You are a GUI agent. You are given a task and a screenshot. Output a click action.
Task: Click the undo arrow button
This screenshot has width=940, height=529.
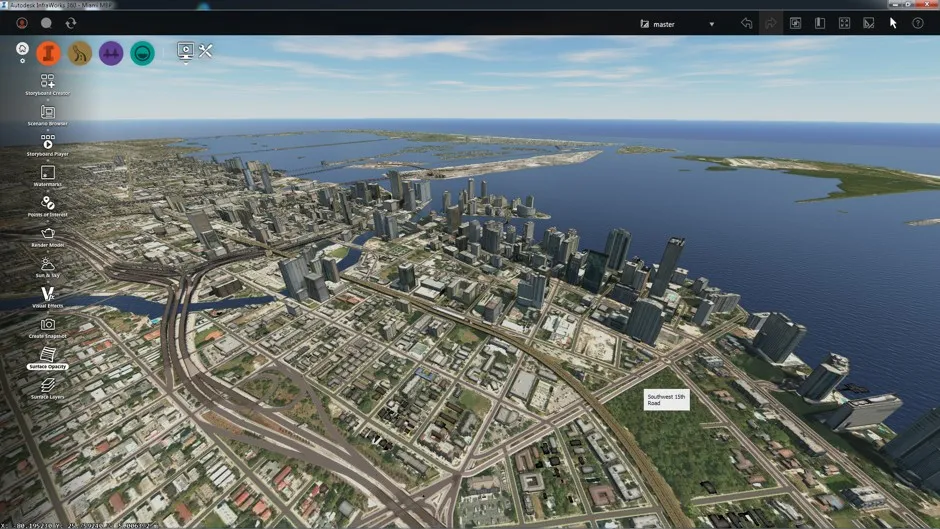746,23
